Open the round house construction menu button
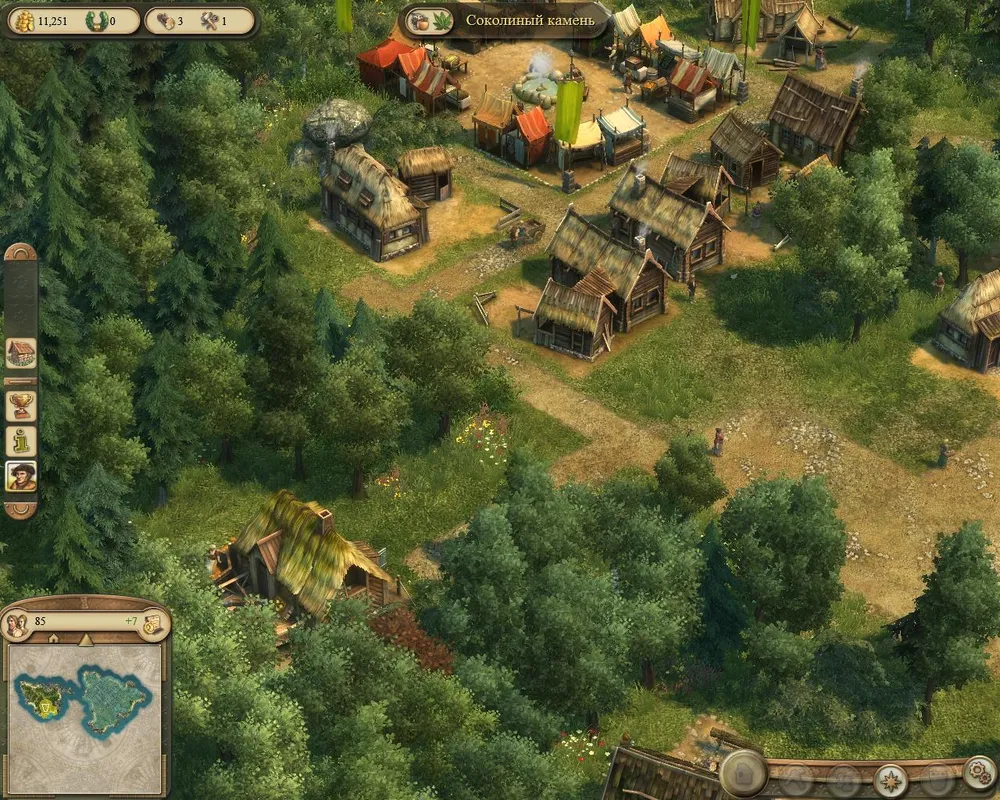The height and width of the screenshot is (800, 1000). pyautogui.click(x=744, y=772)
